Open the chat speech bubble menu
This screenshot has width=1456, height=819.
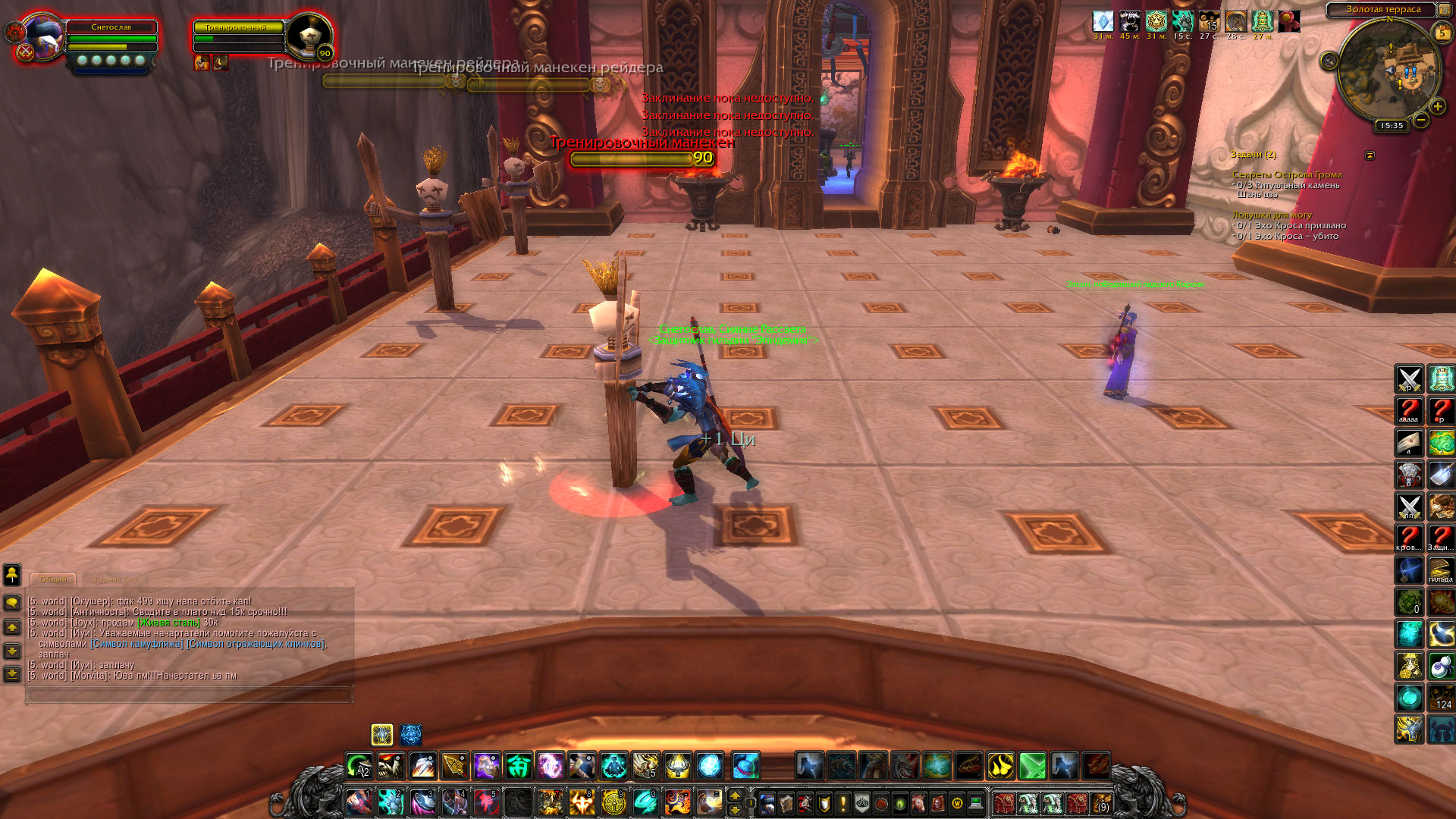click(x=12, y=603)
